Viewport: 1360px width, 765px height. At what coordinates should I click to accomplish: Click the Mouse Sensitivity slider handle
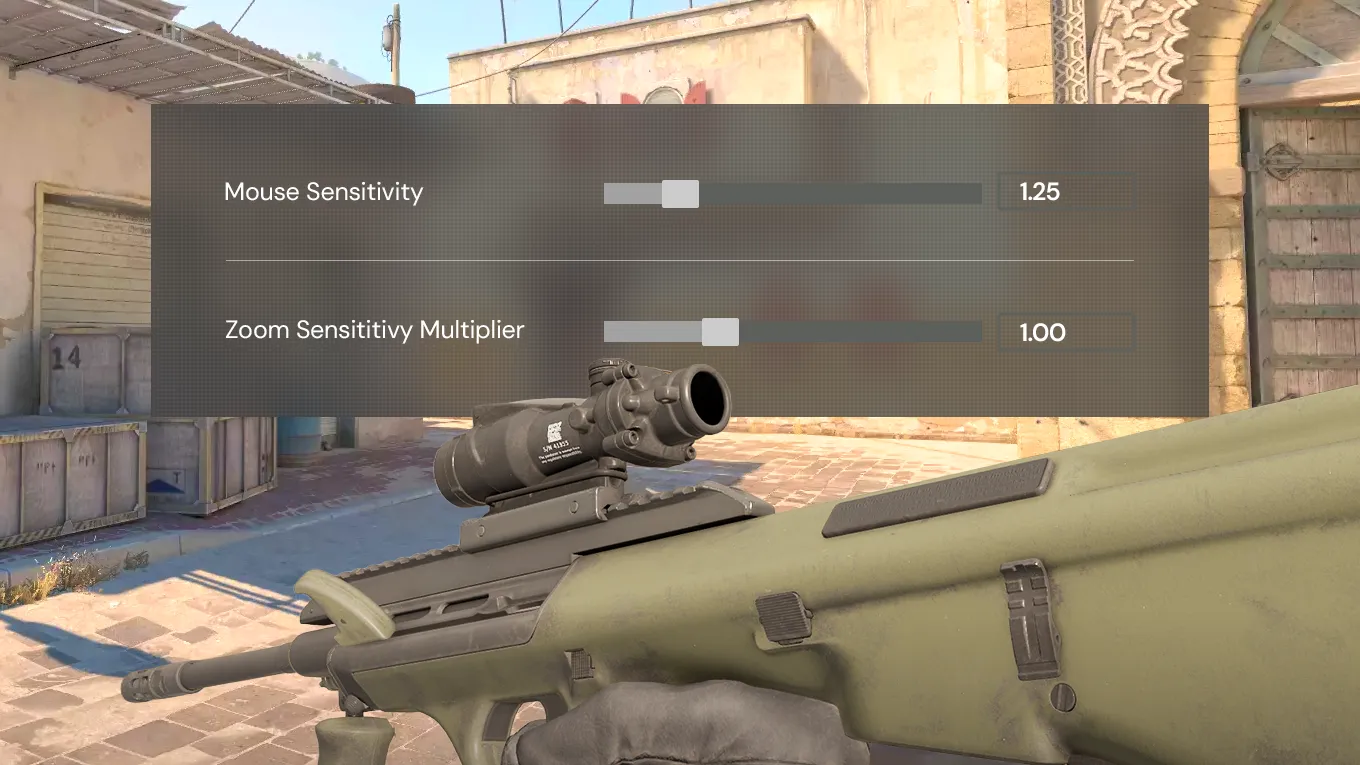pyautogui.click(x=680, y=194)
